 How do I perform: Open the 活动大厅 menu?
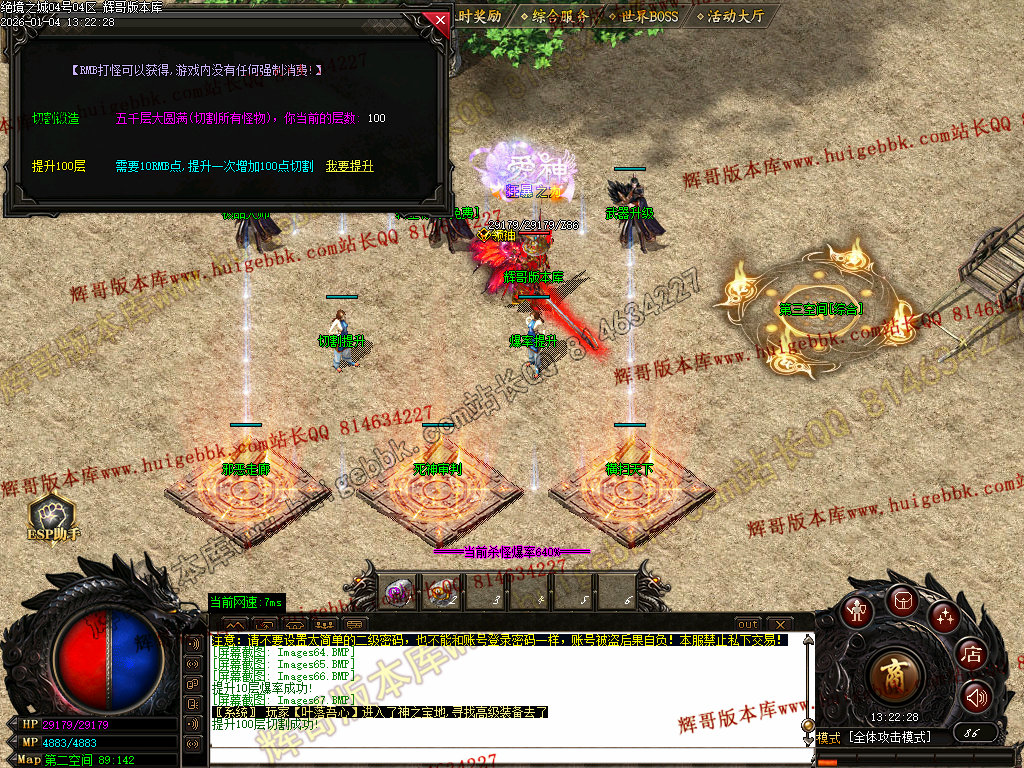click(x=735, y=16)
